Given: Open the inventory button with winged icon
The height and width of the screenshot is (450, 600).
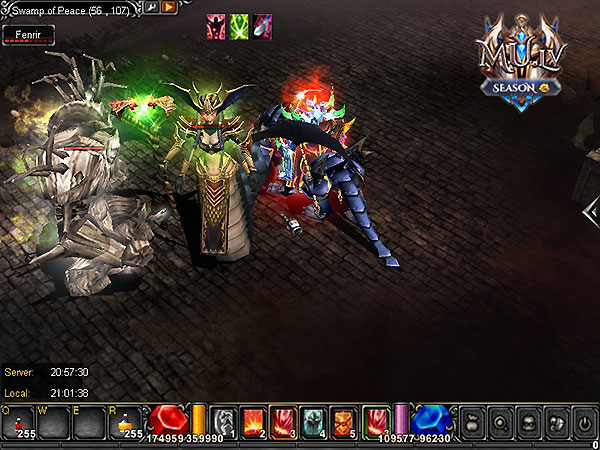Looking at the screenshot, I should 555,423.
